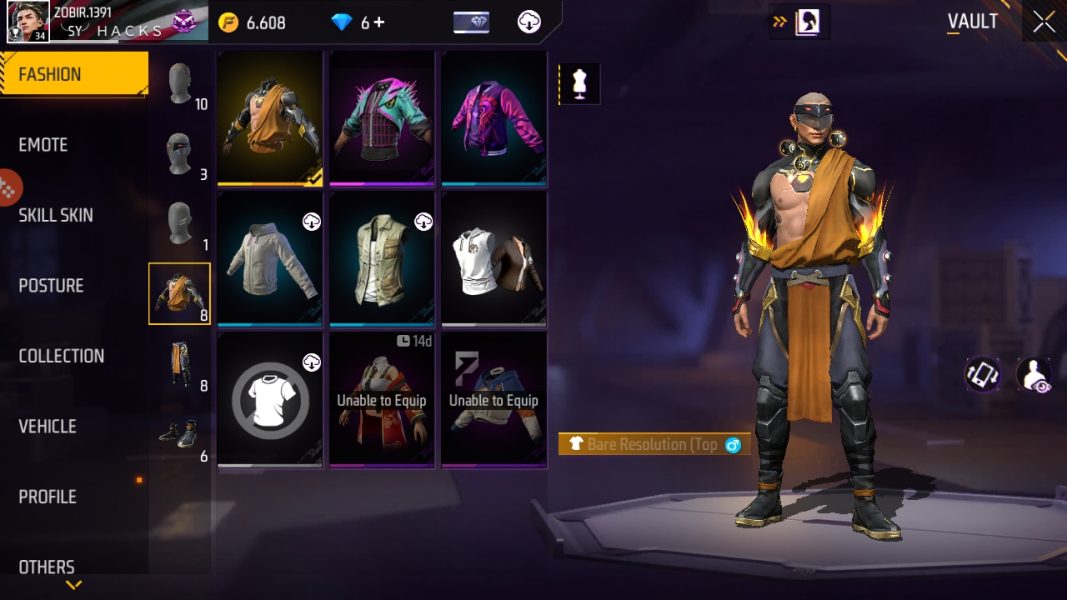Close the Vault screen
This screenshot has height=600, width=1067.
coord(1044,22)
